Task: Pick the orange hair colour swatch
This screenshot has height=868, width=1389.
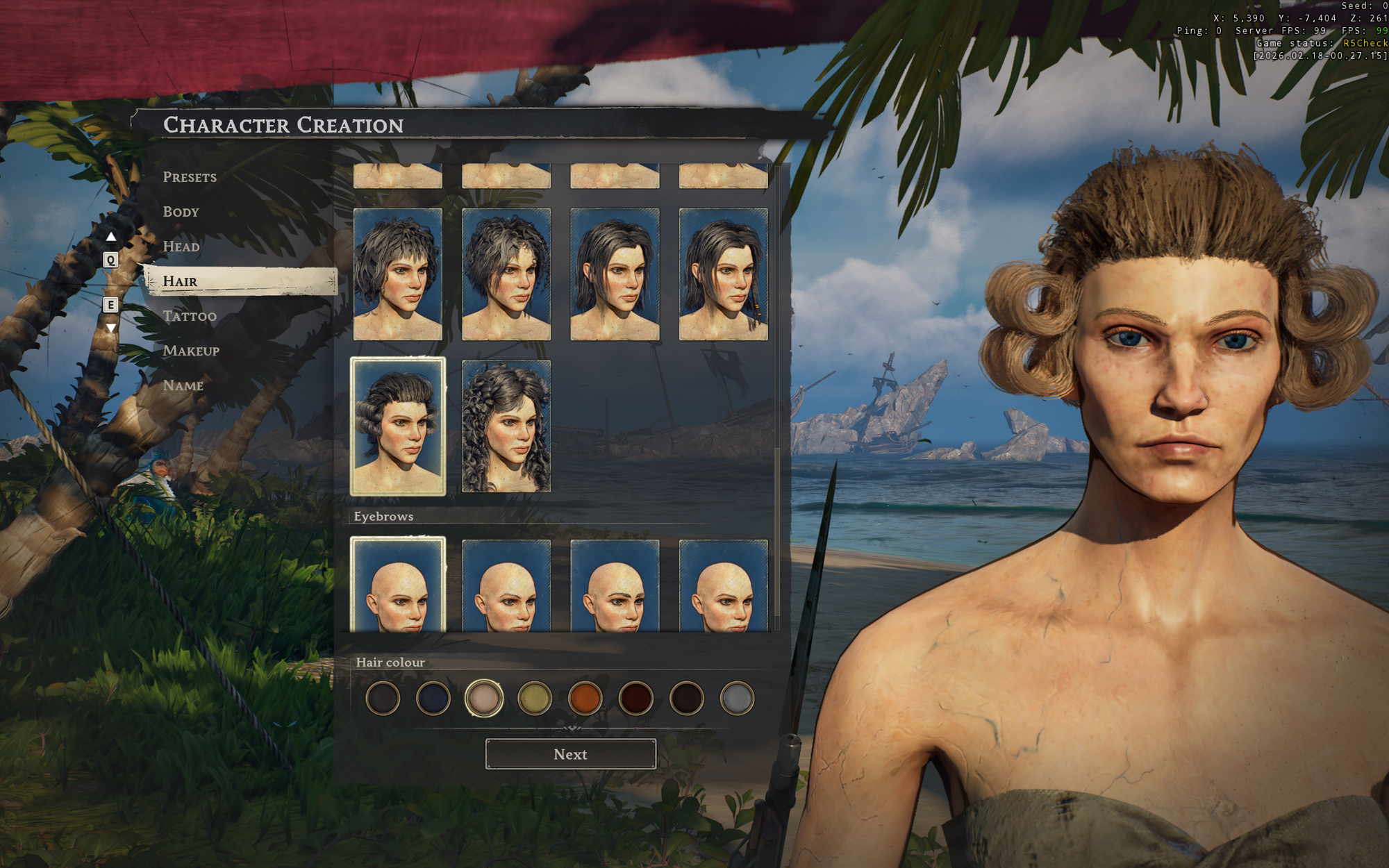Action: click(x=585, y=699)
